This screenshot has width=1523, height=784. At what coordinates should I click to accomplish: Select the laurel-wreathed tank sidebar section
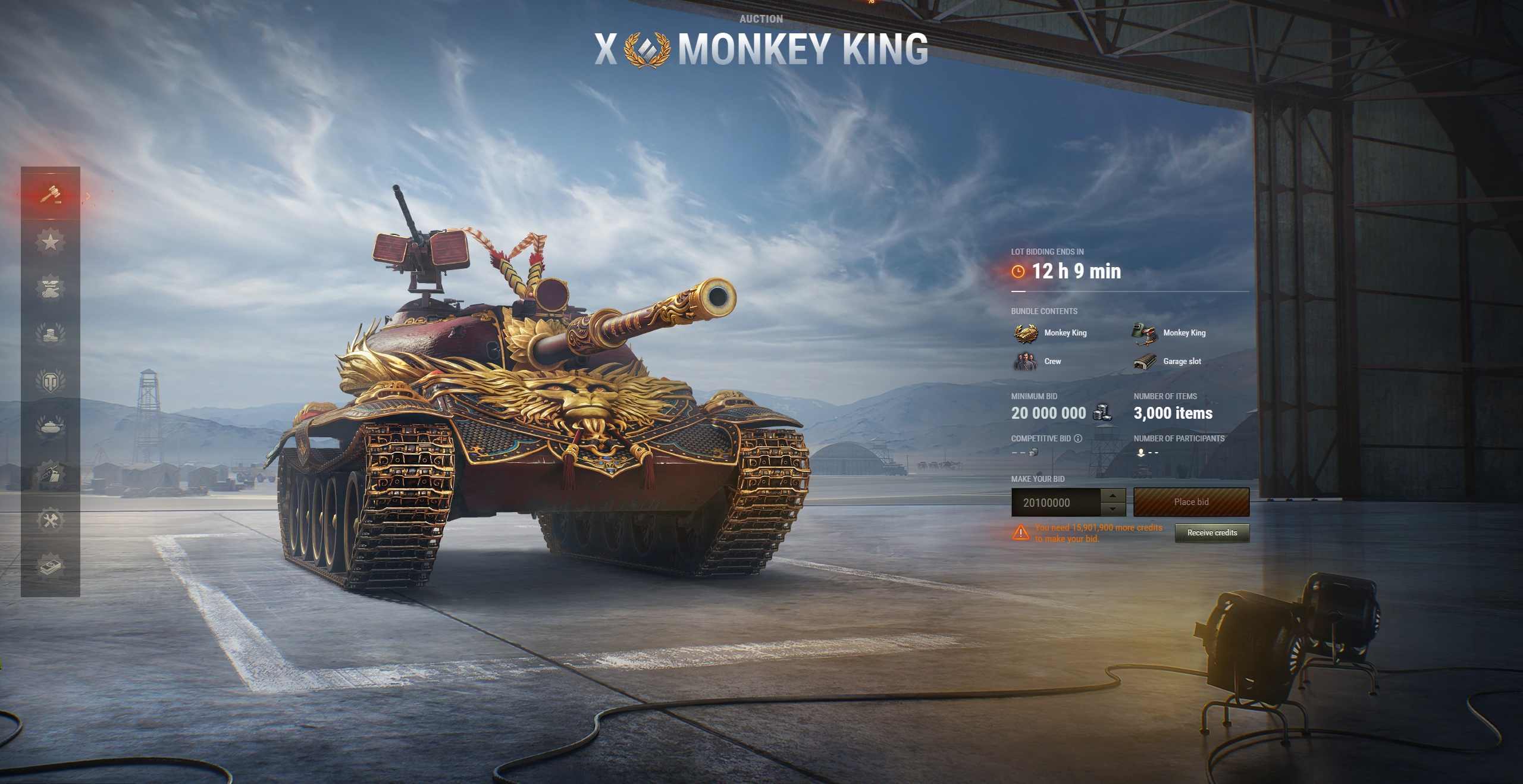click(x=50, y=426)
